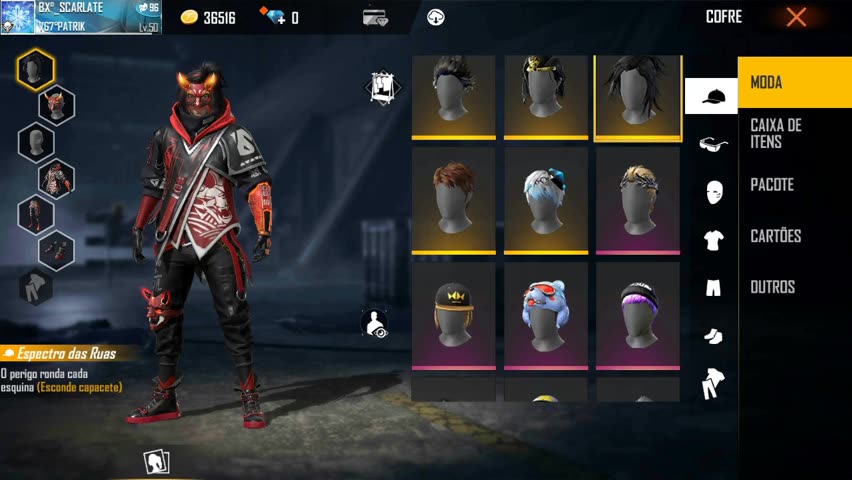
Task: Select the sunglasses accessory category
Action: tap(713, 144)
